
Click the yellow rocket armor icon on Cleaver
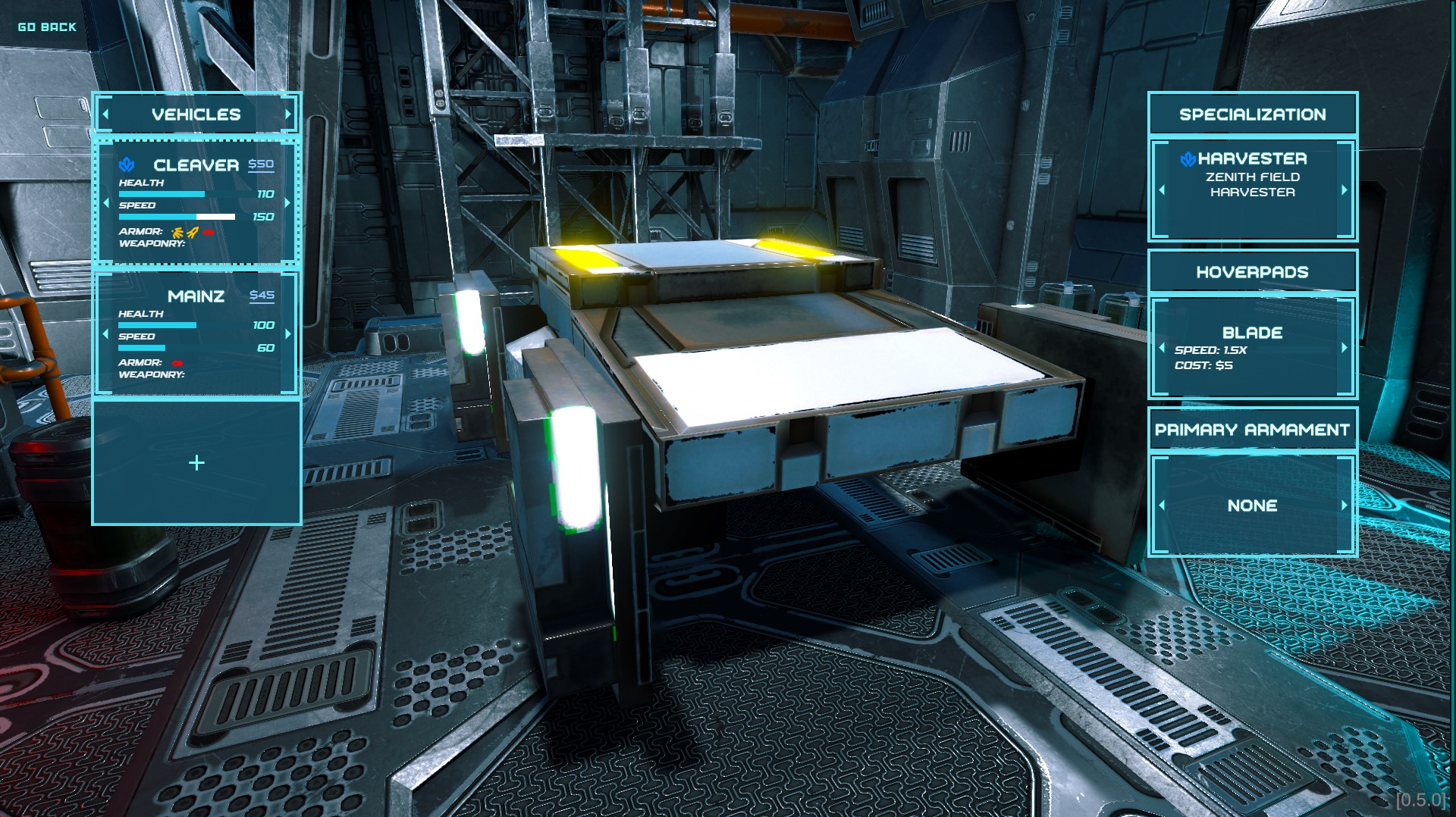point(193,232)
